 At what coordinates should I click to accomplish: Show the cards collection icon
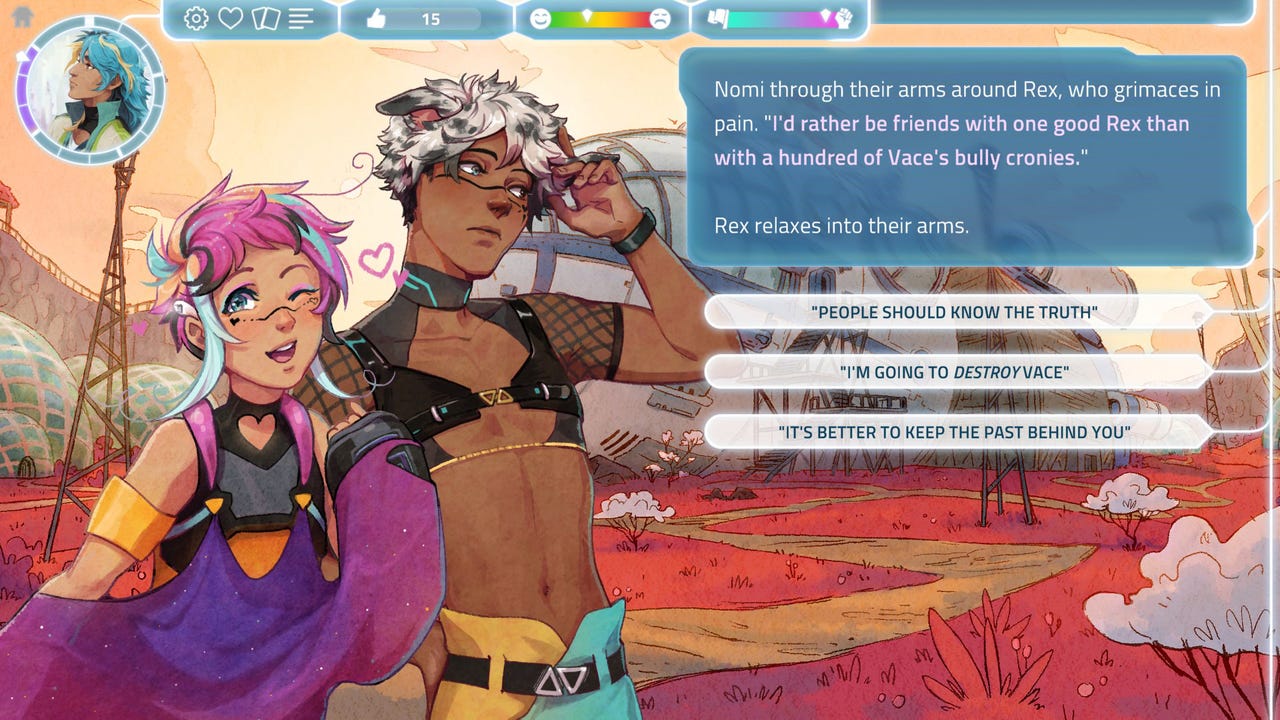click(265, 19)
